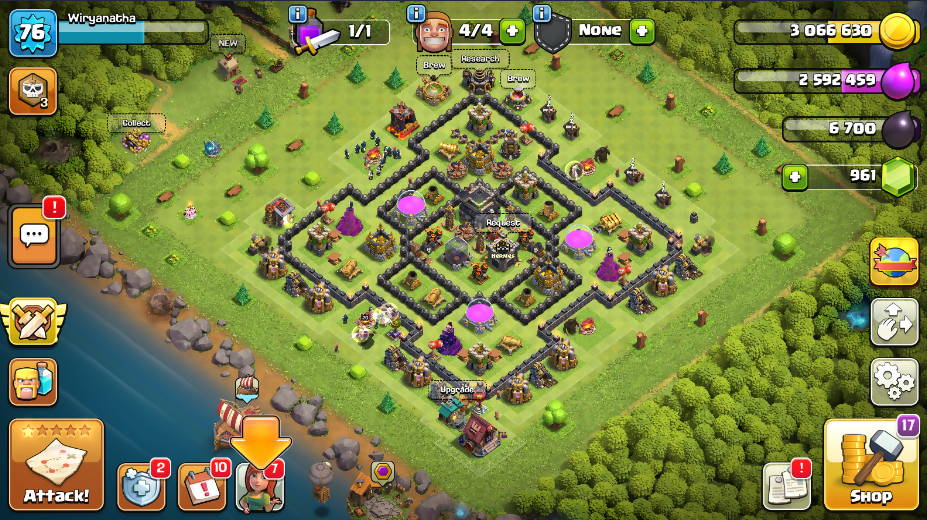This screenshot has width=927, height=520.
Task: Add a builder using the 4/4 plus button
Action: tap(512, 31)
